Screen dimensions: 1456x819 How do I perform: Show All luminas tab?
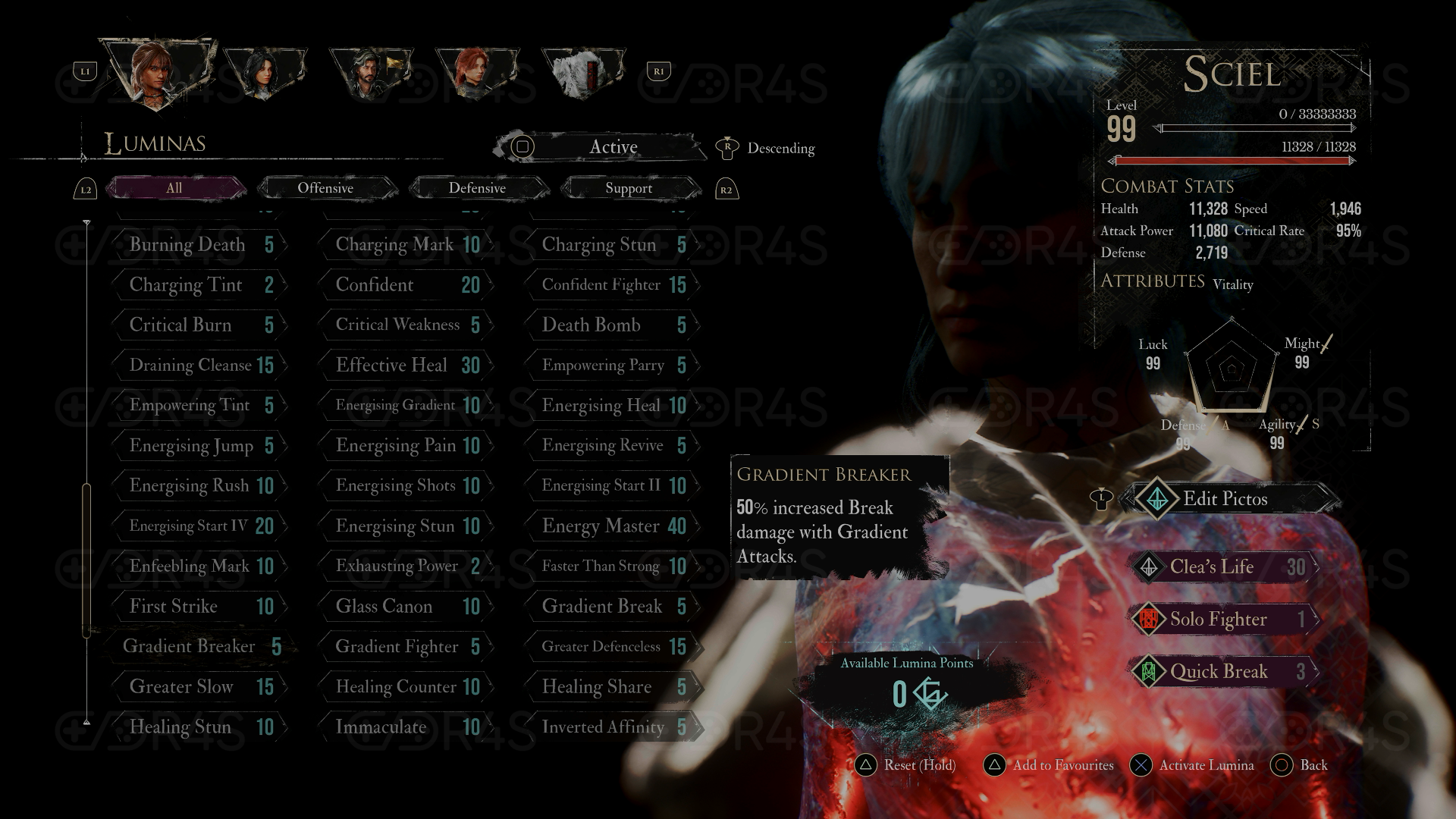pos(174,188)
